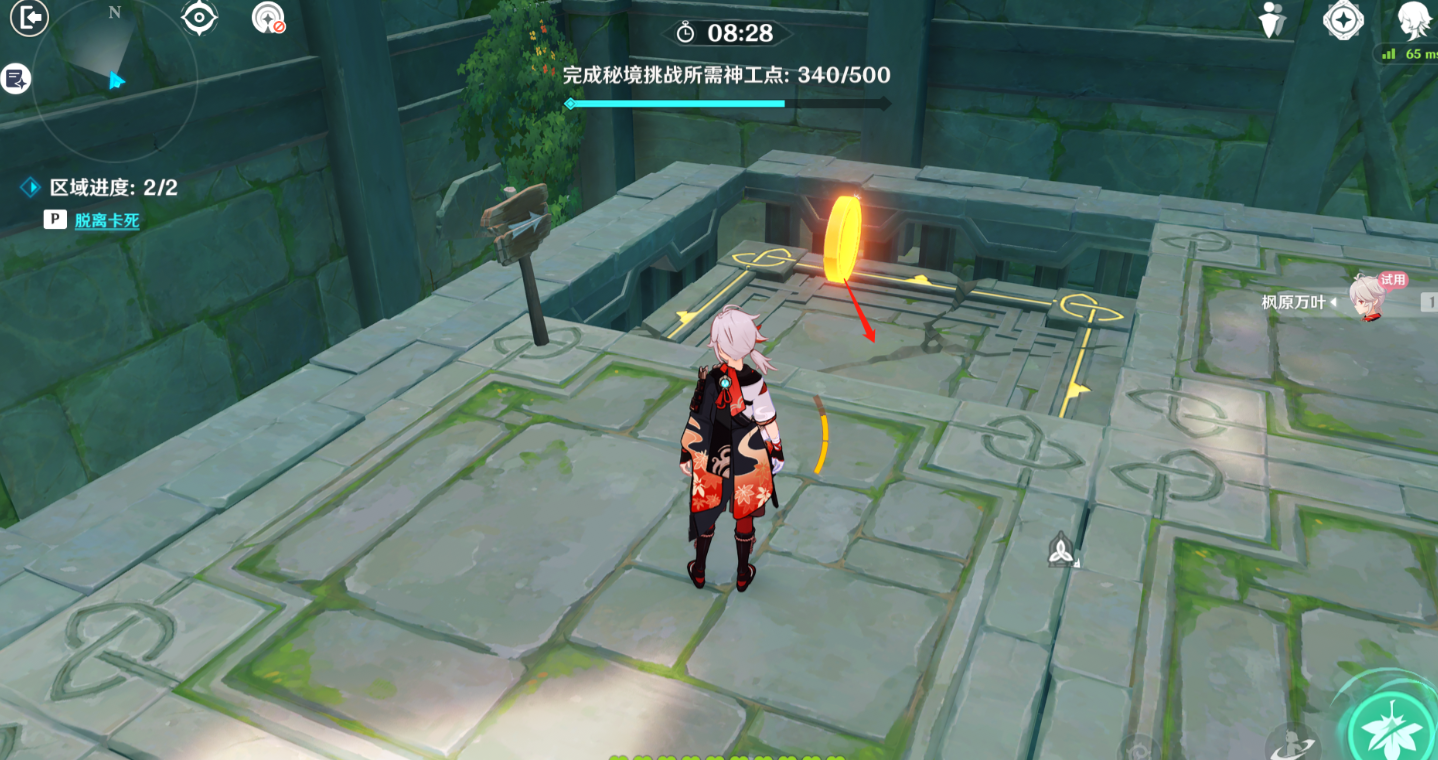Select the eye-shaped quest tracking icon

pos(199,17)
